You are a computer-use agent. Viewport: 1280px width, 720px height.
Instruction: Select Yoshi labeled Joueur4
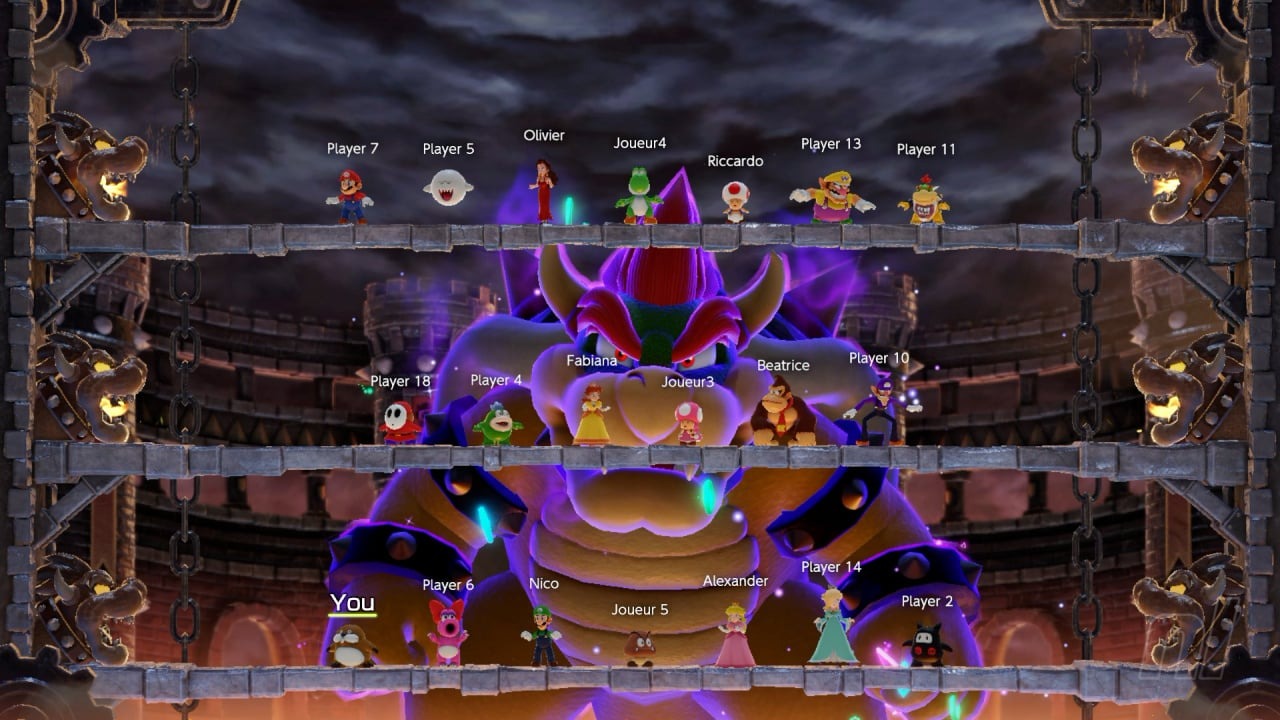pos(641,195)
